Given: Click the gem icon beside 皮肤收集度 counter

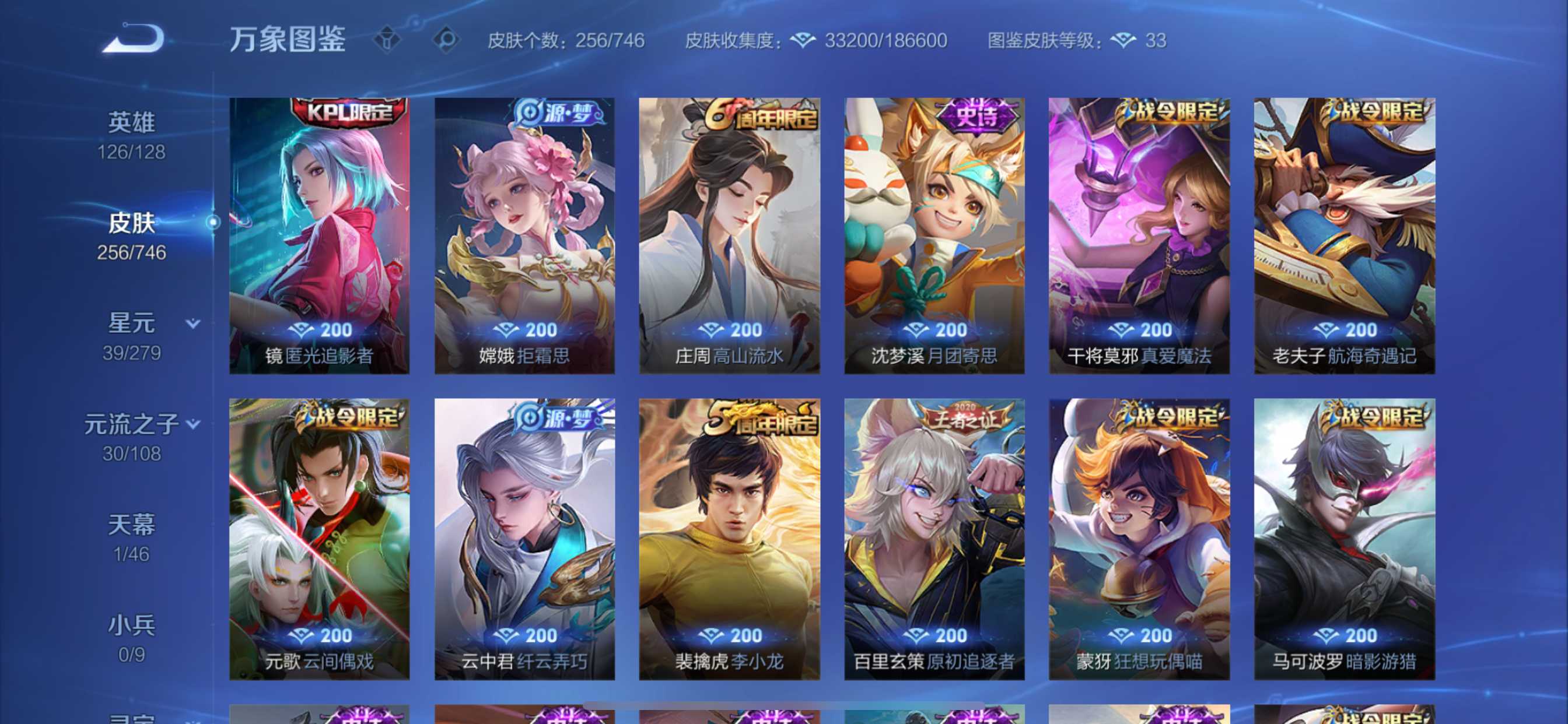Looking at the screenshot, I should [x=804, y=40].
